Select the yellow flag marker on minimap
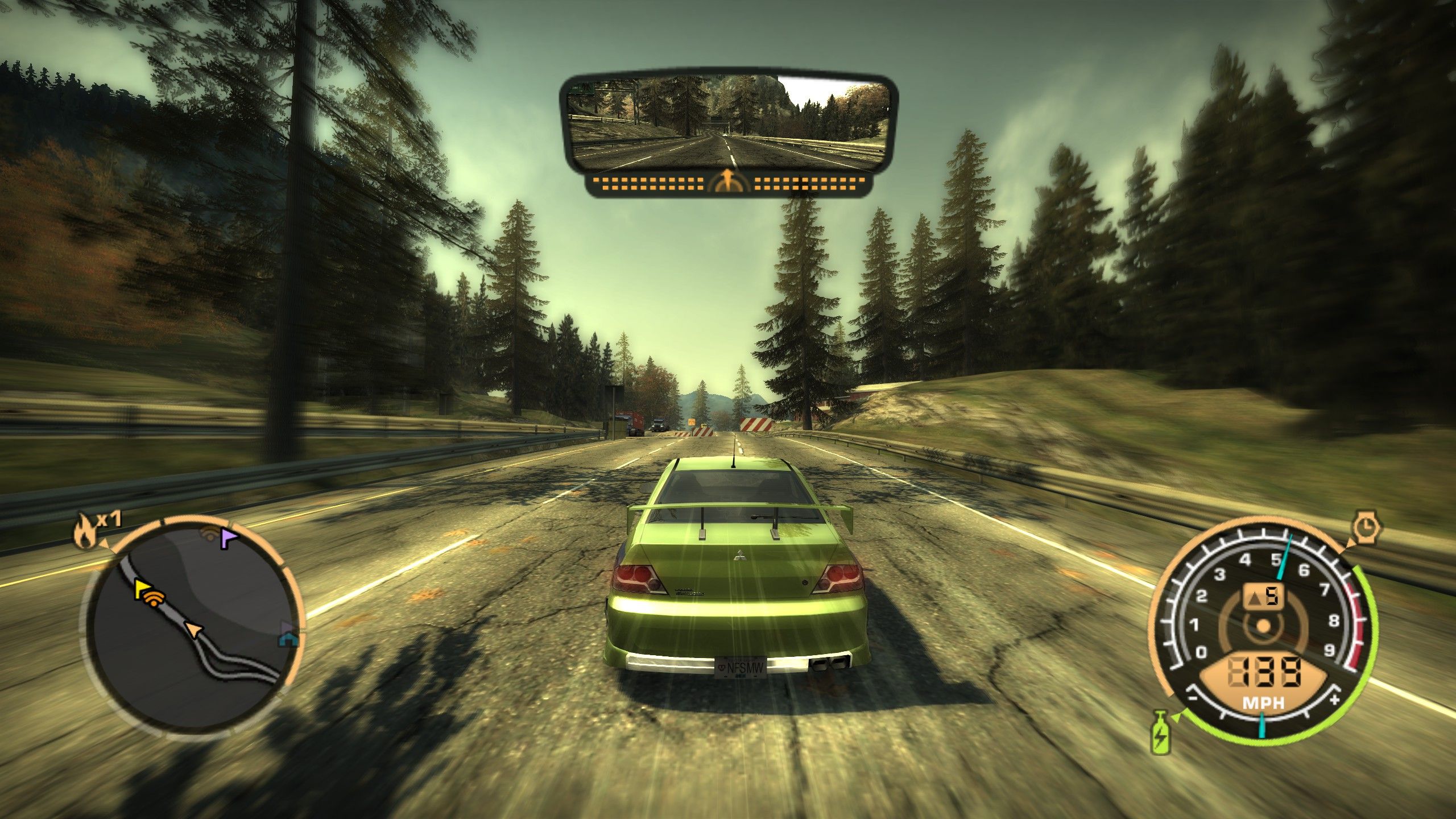Viewport: 1456px width, 819px height. tap(142, 590)
